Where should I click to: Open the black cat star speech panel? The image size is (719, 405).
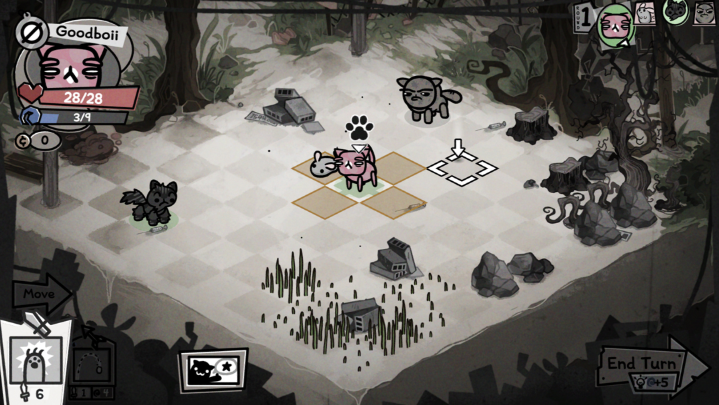tap(212, 370)
